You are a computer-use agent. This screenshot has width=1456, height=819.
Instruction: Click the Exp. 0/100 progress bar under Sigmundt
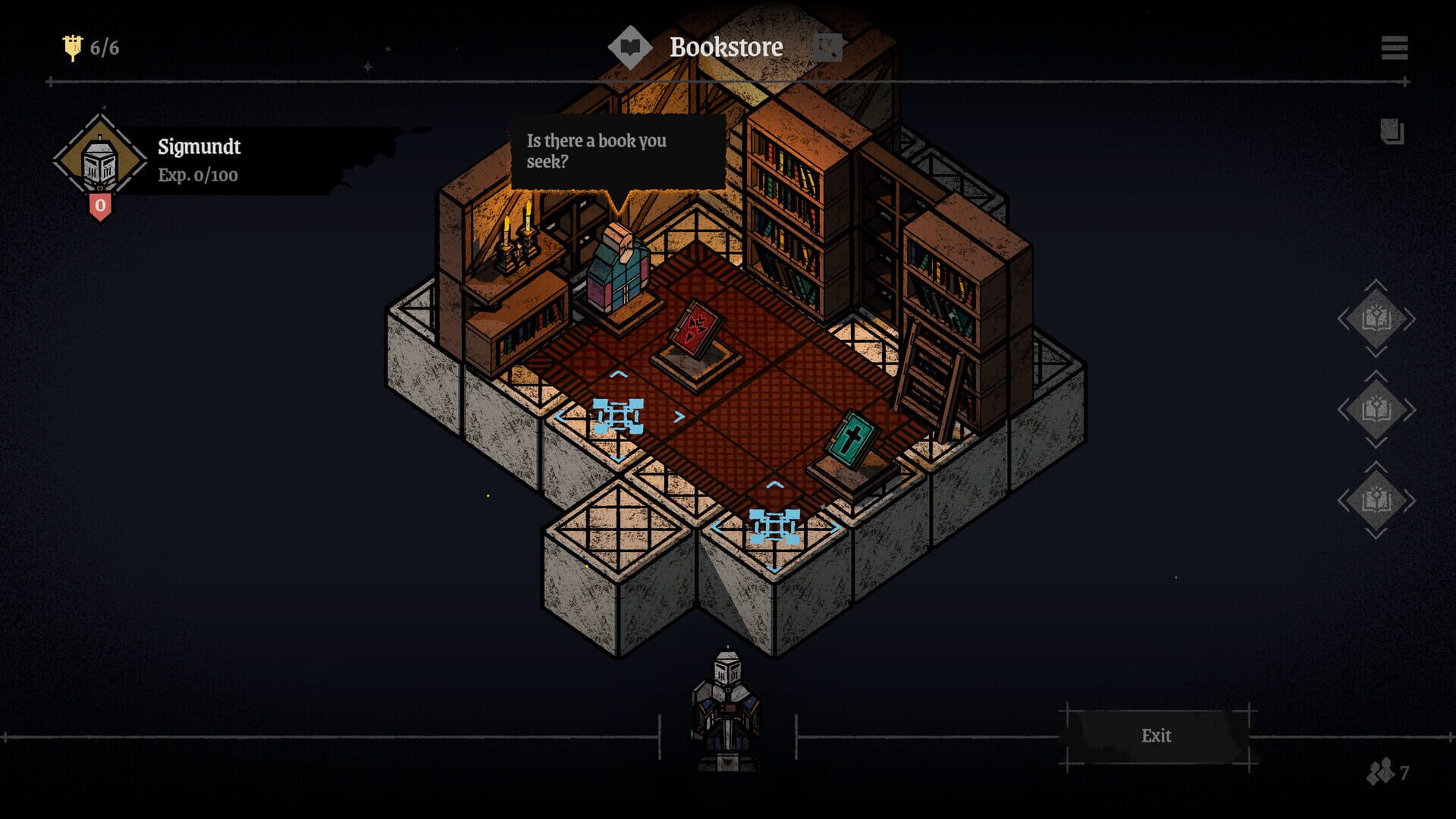(x=197, y=176)
